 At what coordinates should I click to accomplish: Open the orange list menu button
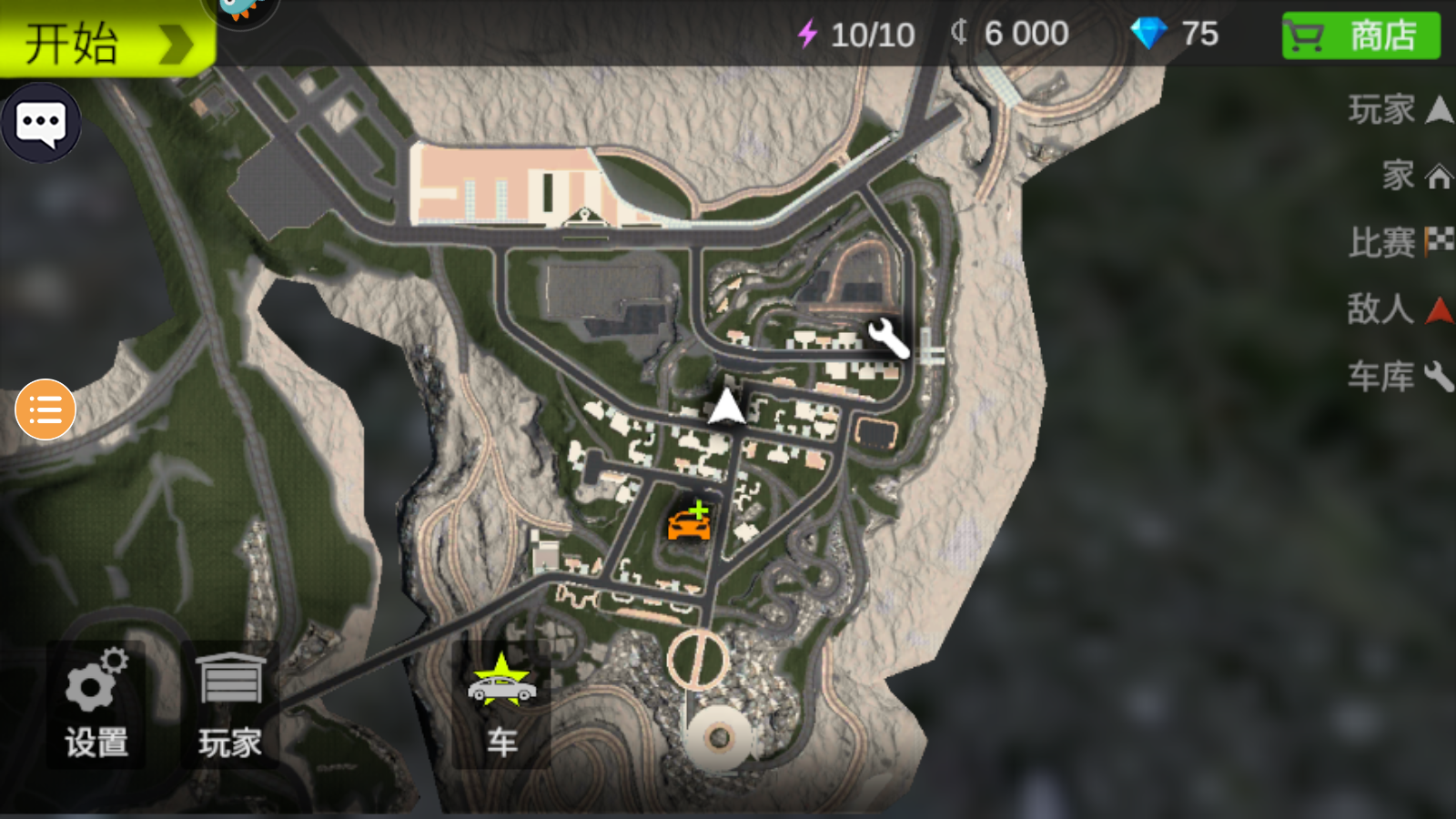click(45, 409)
